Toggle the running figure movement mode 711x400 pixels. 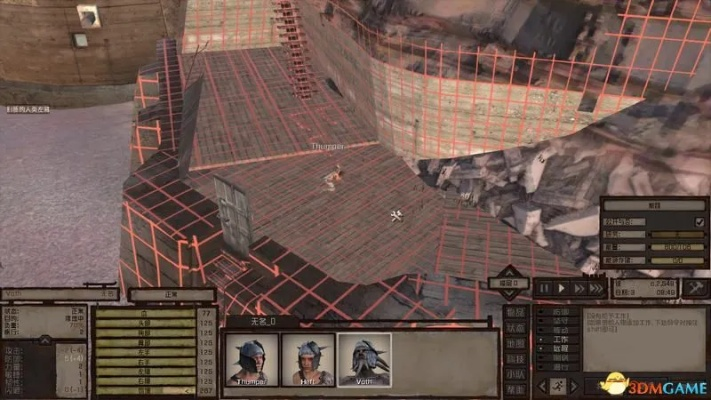coord(558,385)
